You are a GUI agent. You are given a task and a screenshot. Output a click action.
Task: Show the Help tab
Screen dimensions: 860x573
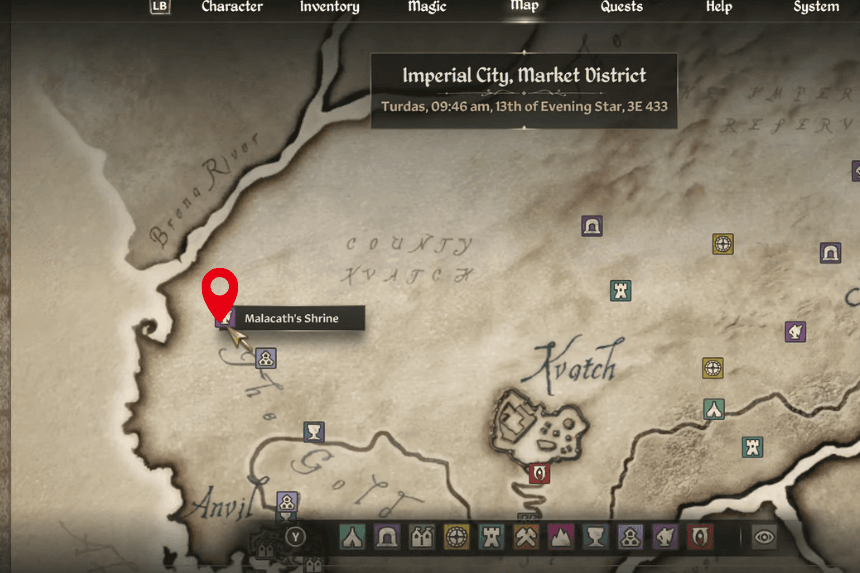point(719,7)
